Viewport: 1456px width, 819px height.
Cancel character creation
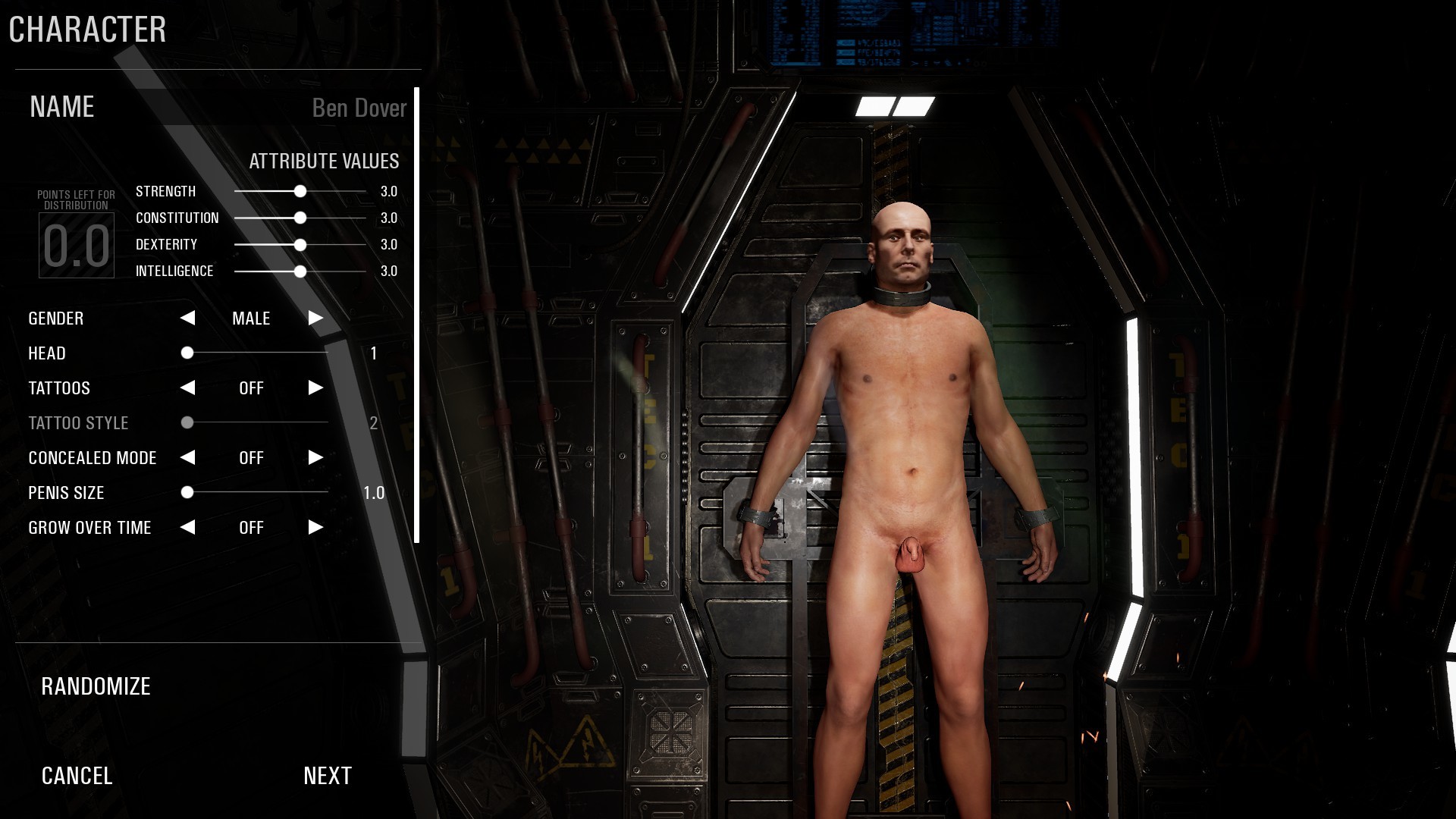coord(77,776)
